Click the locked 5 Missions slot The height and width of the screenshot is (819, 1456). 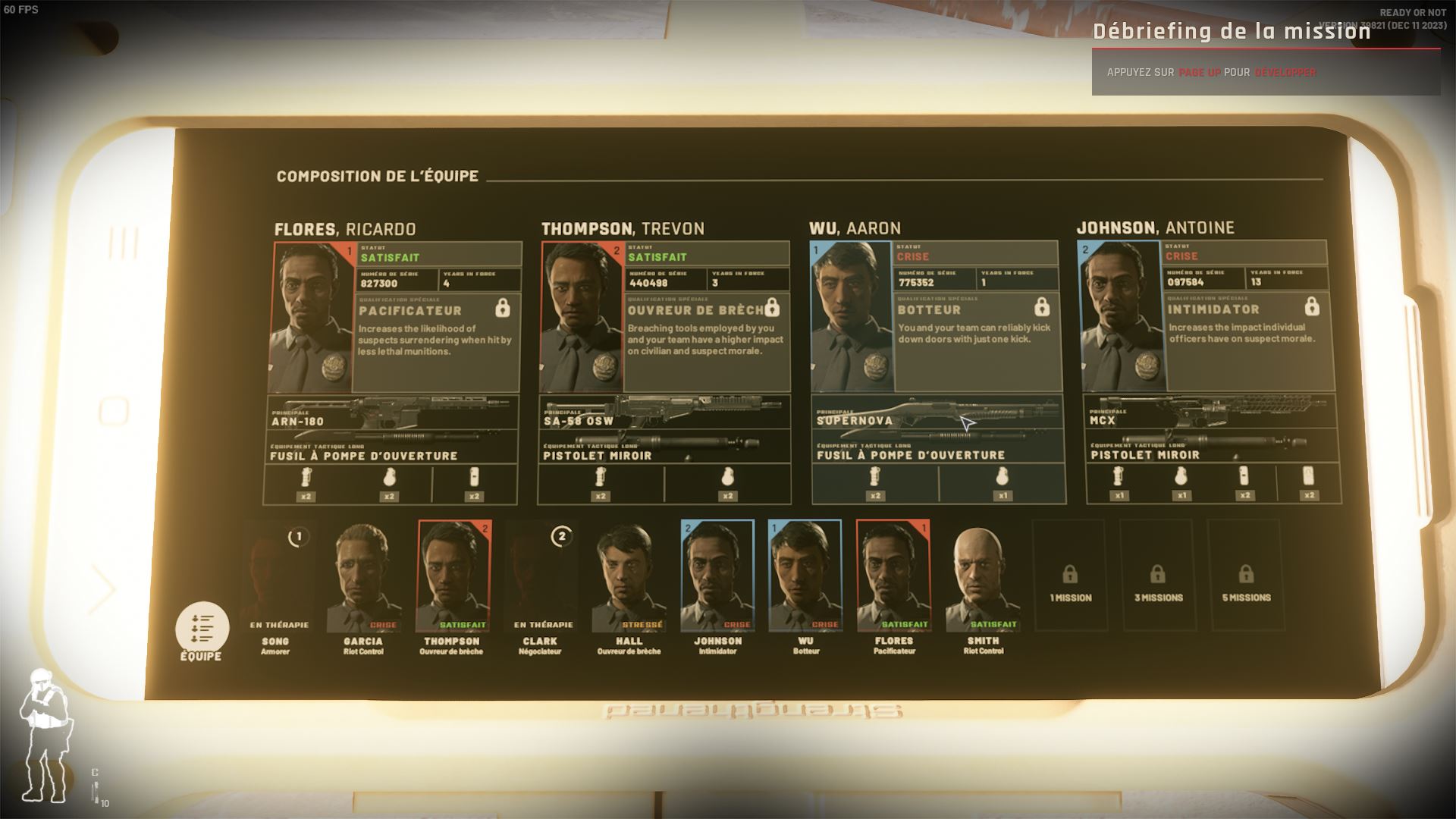(1246, 576)
